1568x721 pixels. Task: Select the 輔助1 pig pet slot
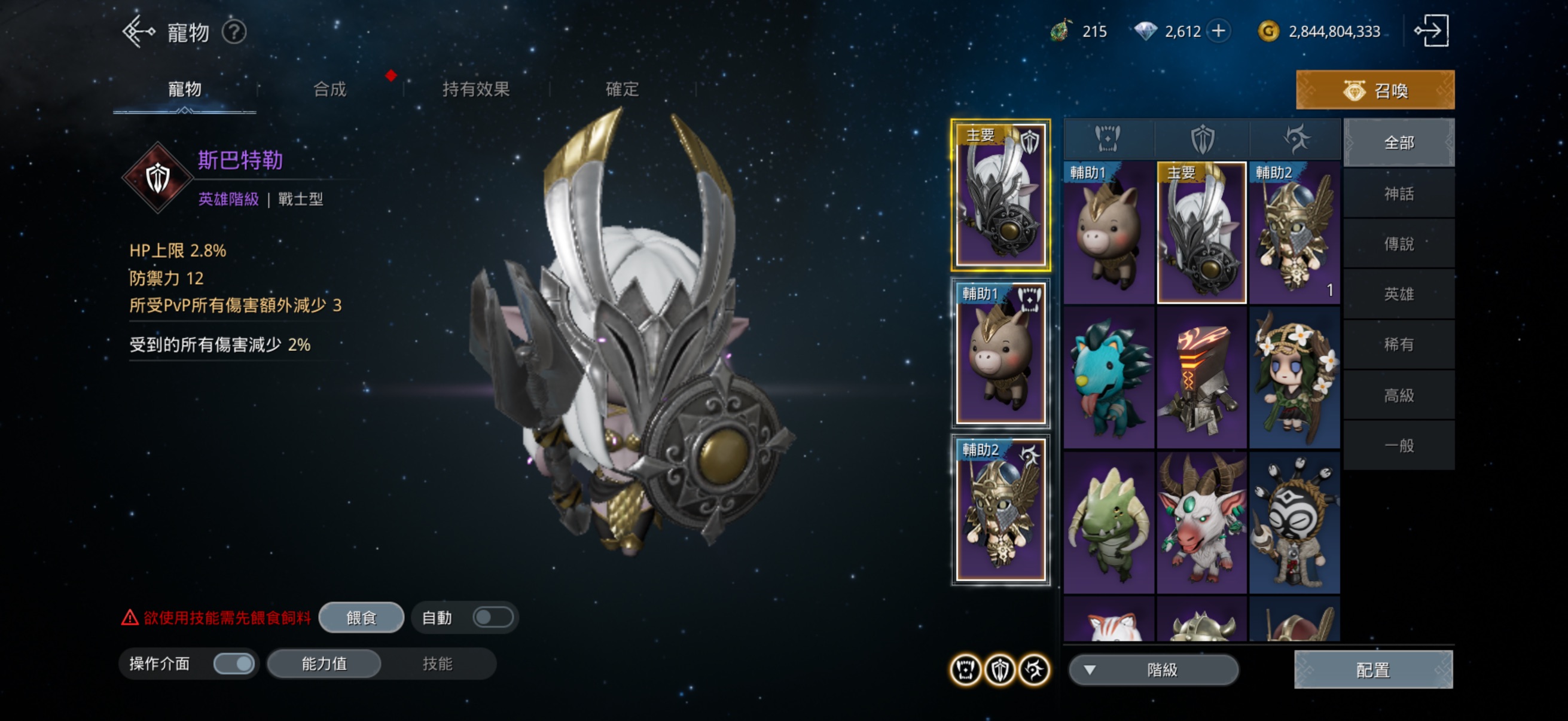pyautogui.click(x=1000, y=353)
